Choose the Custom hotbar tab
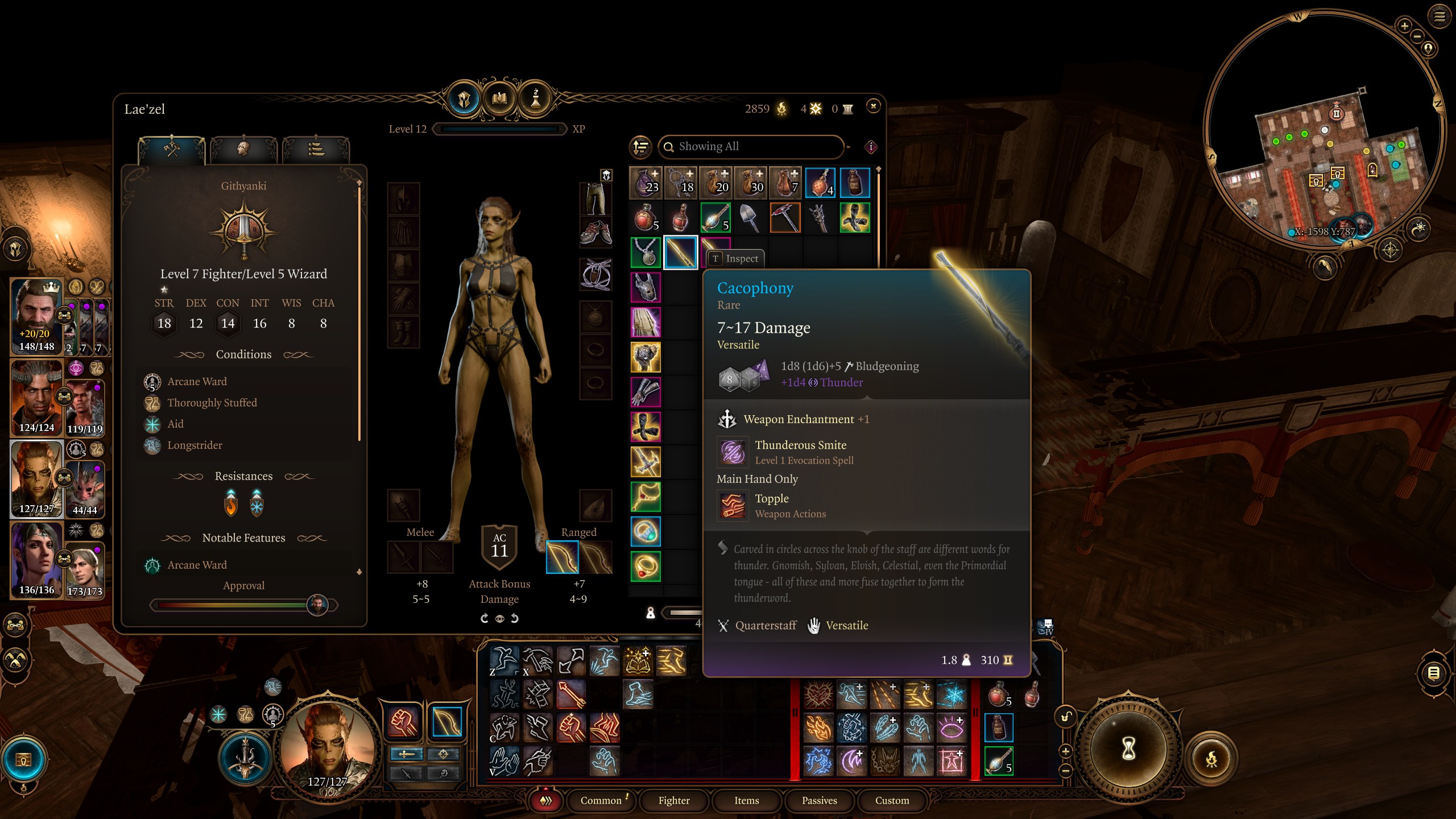The width and height of the screenshot is (1456, 819). [892, 800]
